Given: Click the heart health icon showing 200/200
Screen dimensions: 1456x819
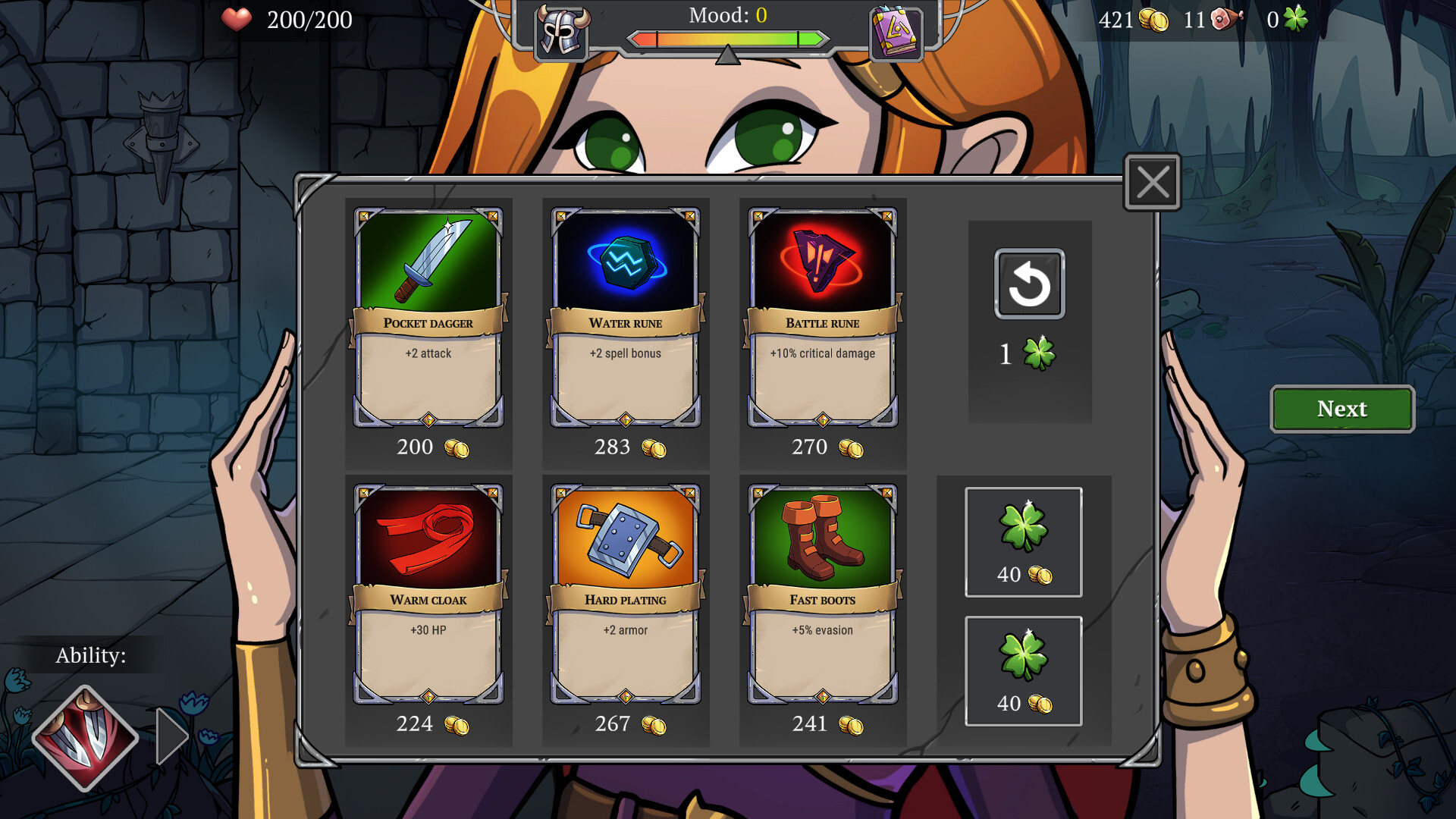Looking at the screenshot, I should [238, 20].
